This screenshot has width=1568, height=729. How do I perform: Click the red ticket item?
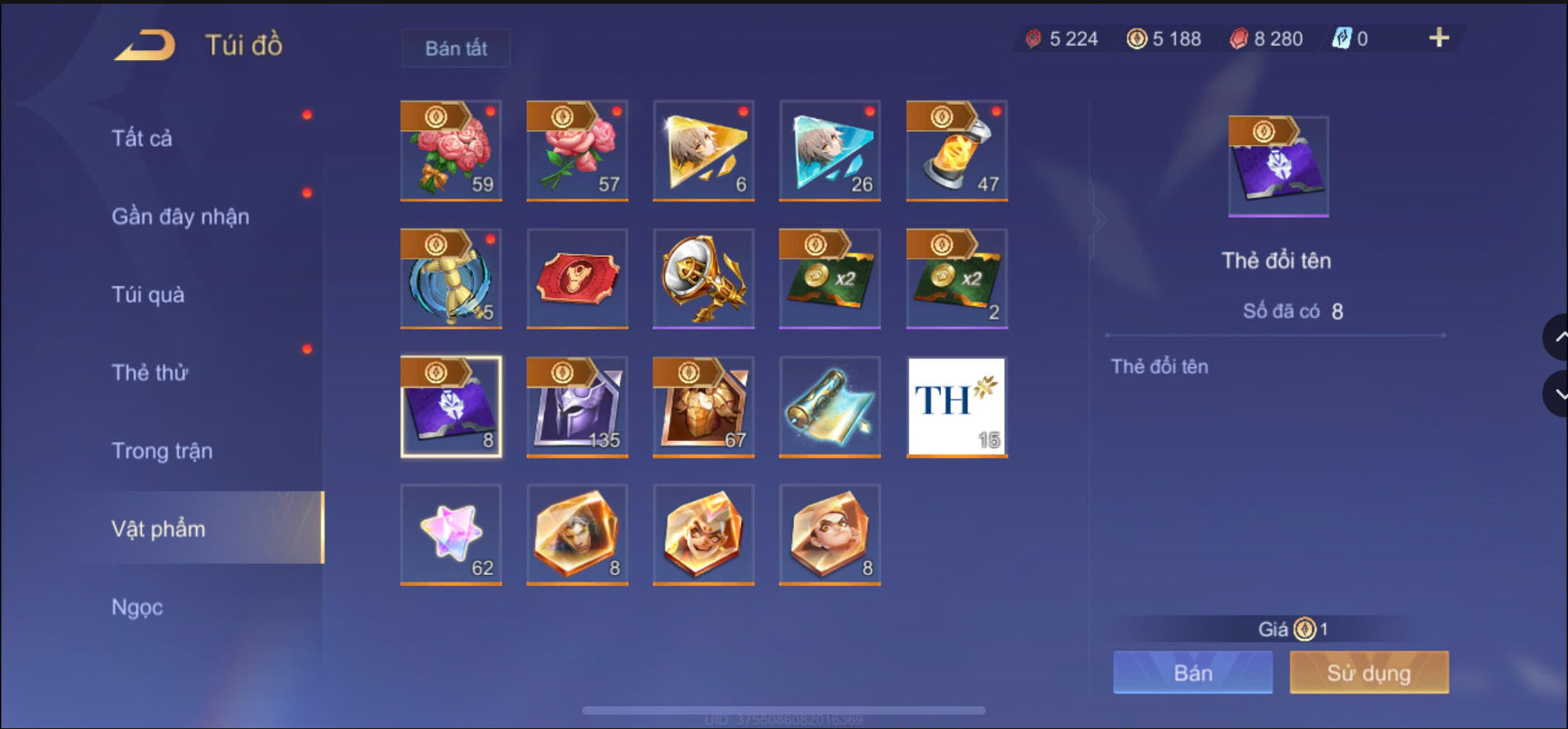tap(577, 279)
